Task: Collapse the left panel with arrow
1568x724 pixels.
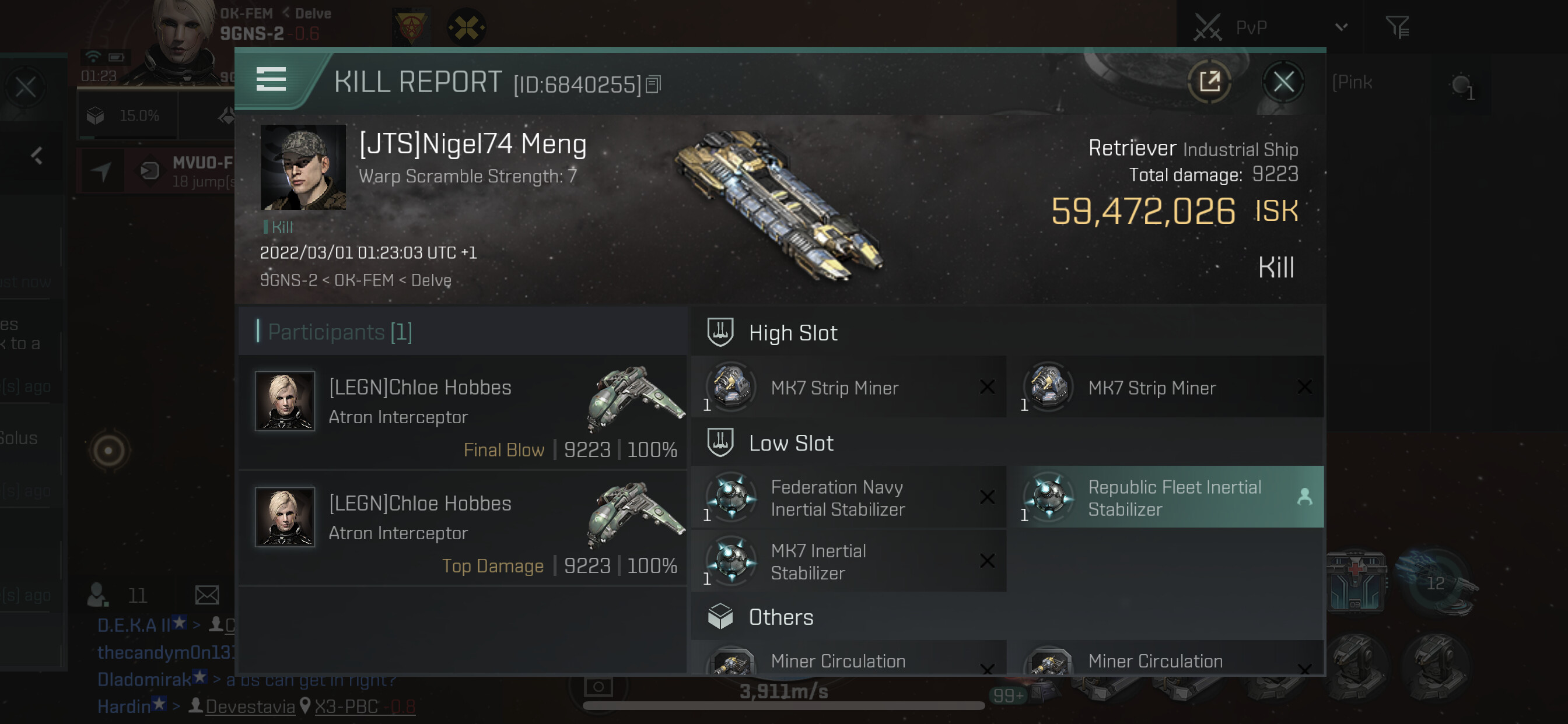Action: [37, 156]
